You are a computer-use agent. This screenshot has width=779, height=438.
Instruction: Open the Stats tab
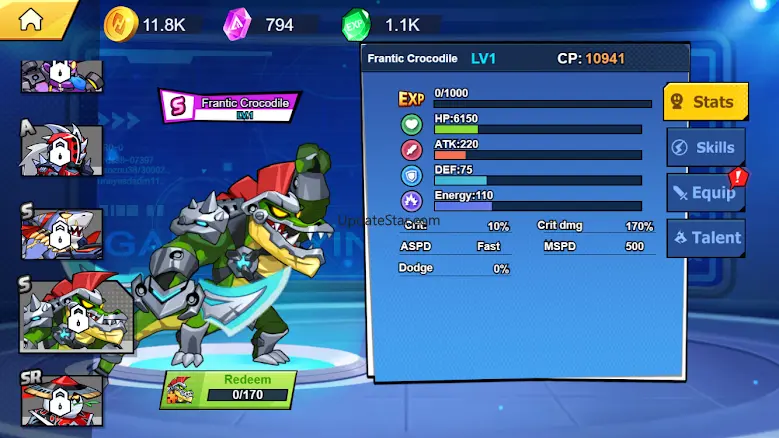(706, 101)
